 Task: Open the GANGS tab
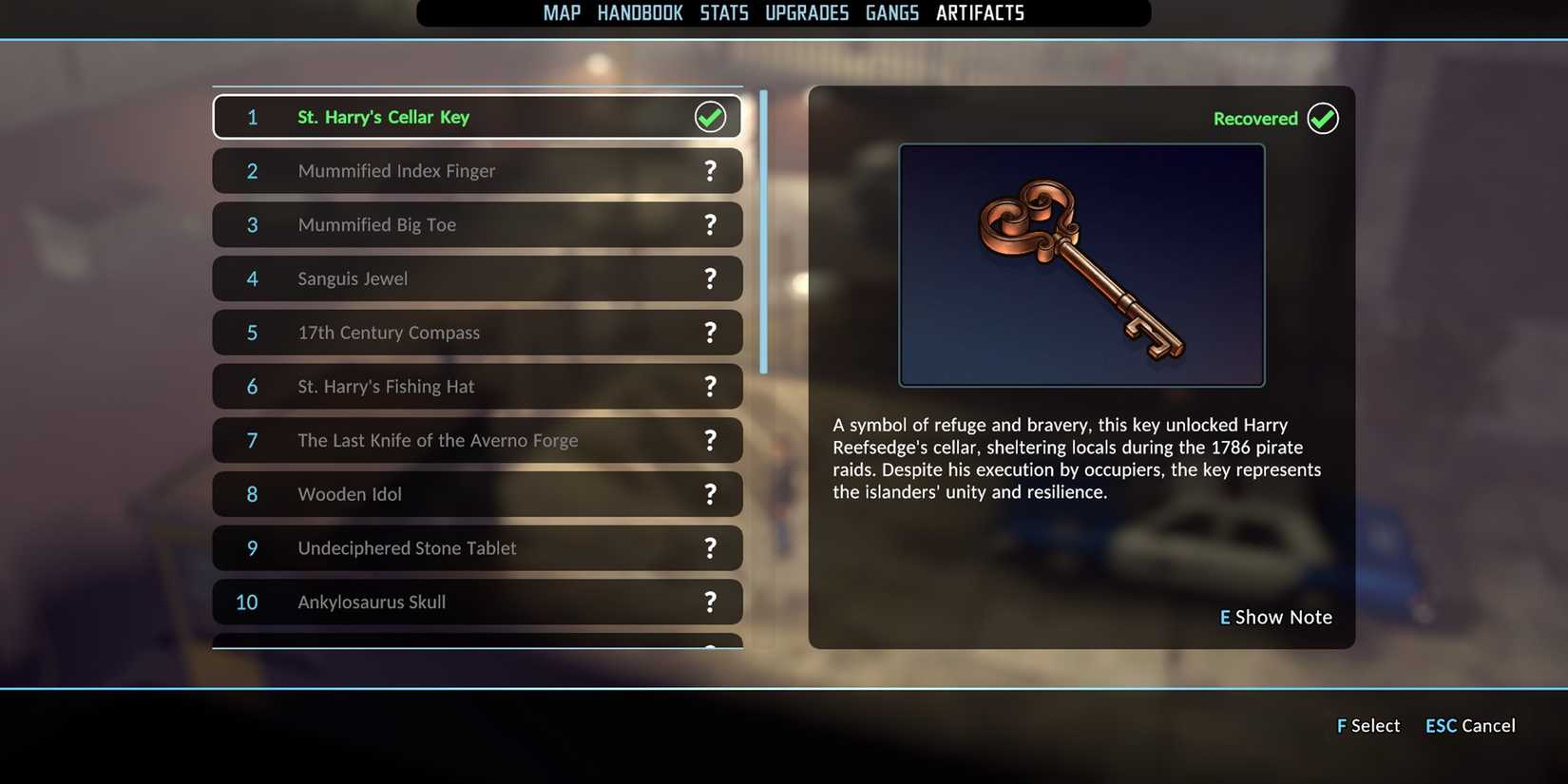click(891, 12)
